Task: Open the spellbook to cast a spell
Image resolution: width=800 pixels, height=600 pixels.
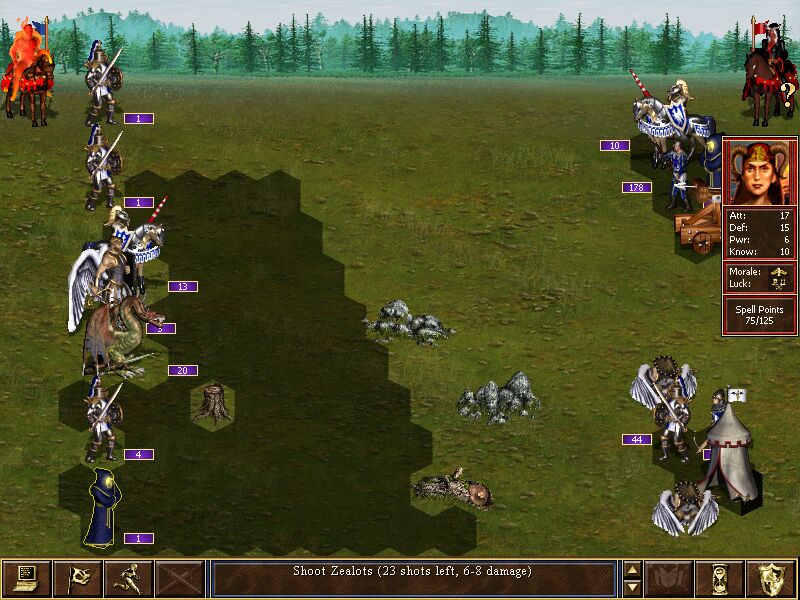Action: 670,578
